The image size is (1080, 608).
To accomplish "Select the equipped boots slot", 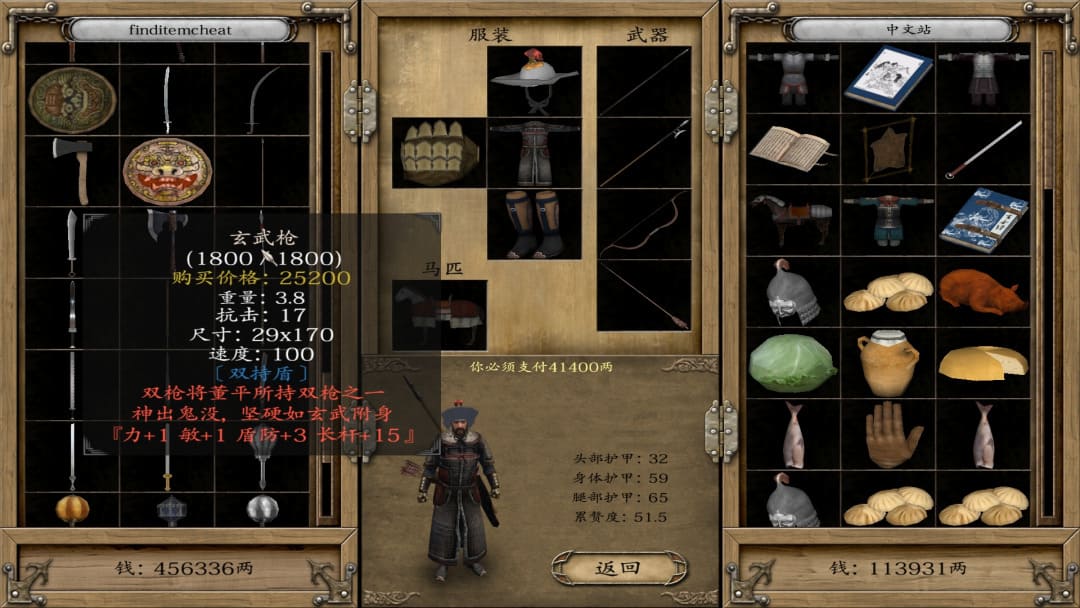I will (535, 224).
